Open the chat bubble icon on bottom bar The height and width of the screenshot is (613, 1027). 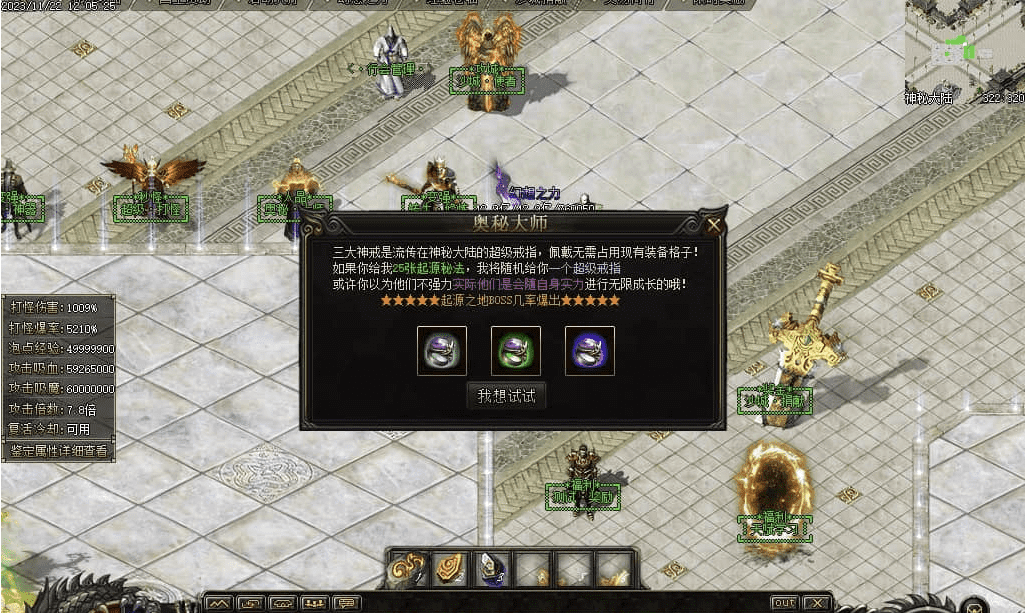click(x=346, y=603)
